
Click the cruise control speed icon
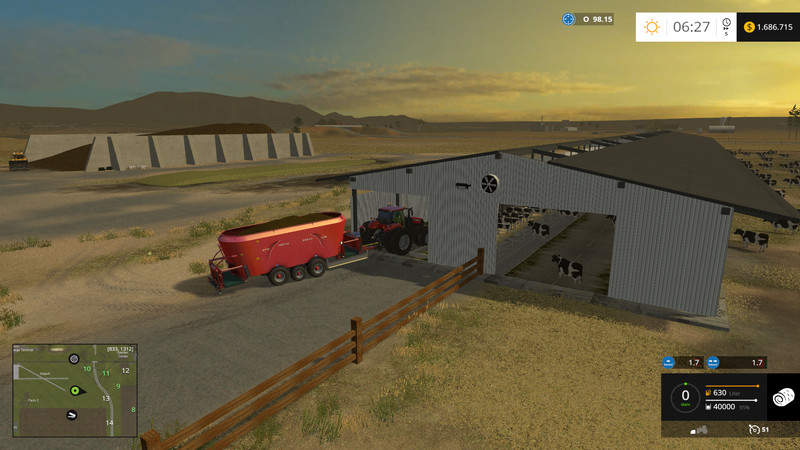point(752,429)
